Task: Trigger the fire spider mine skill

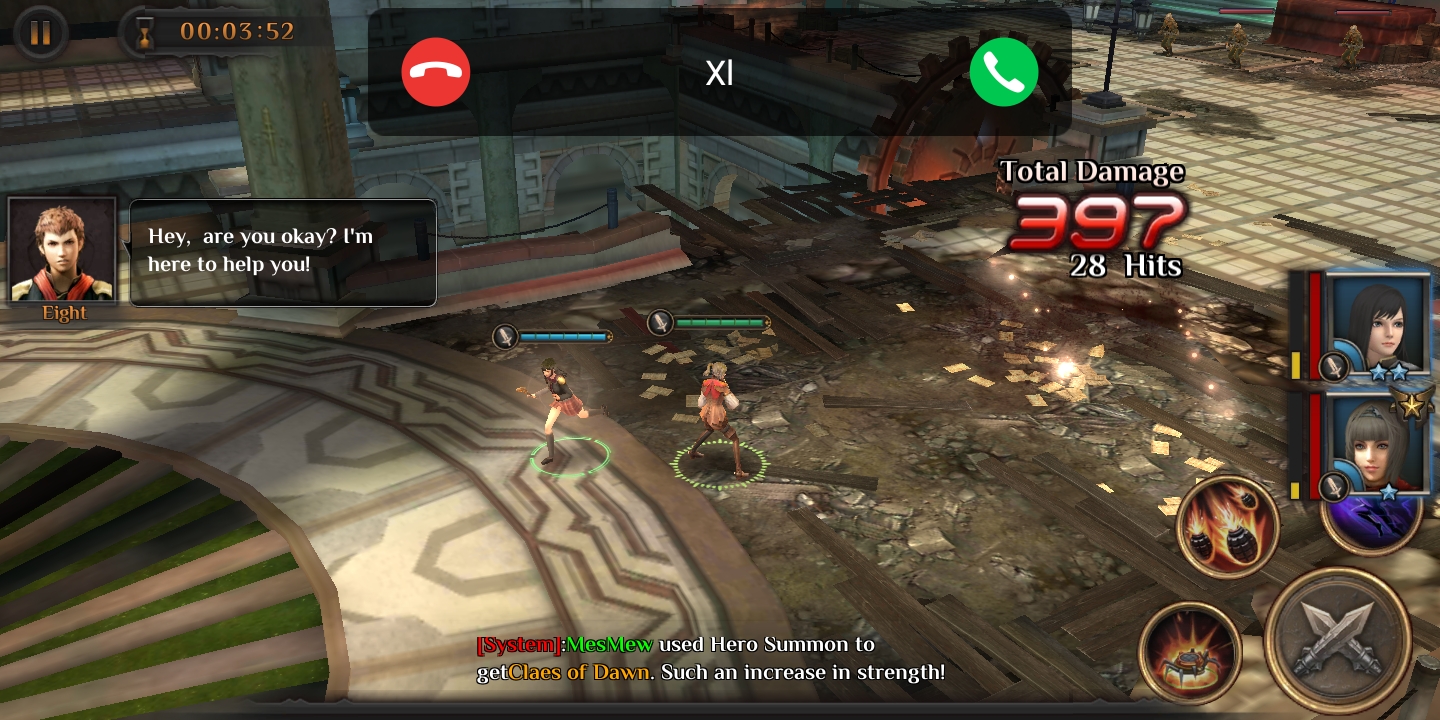Action: coord(1189,652)
